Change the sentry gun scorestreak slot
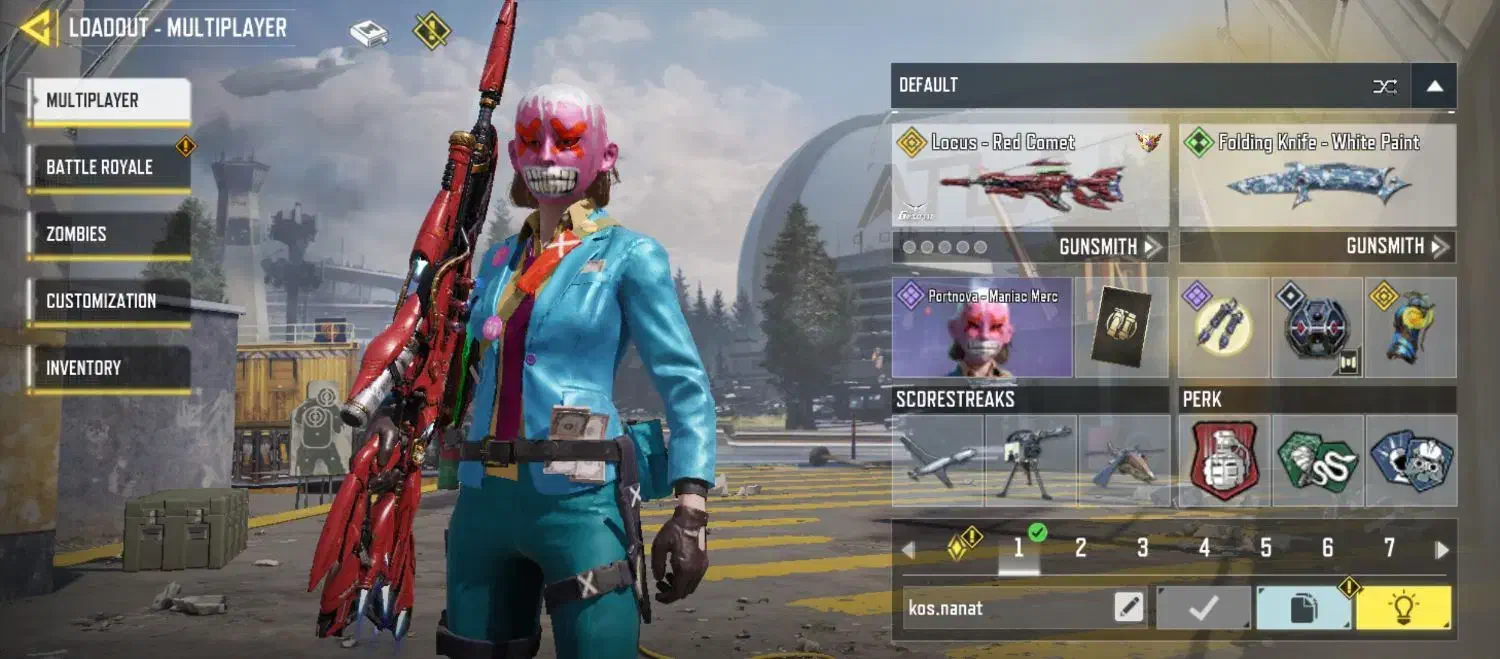The image size is (1500, 659). click(x=1031, y=461)
